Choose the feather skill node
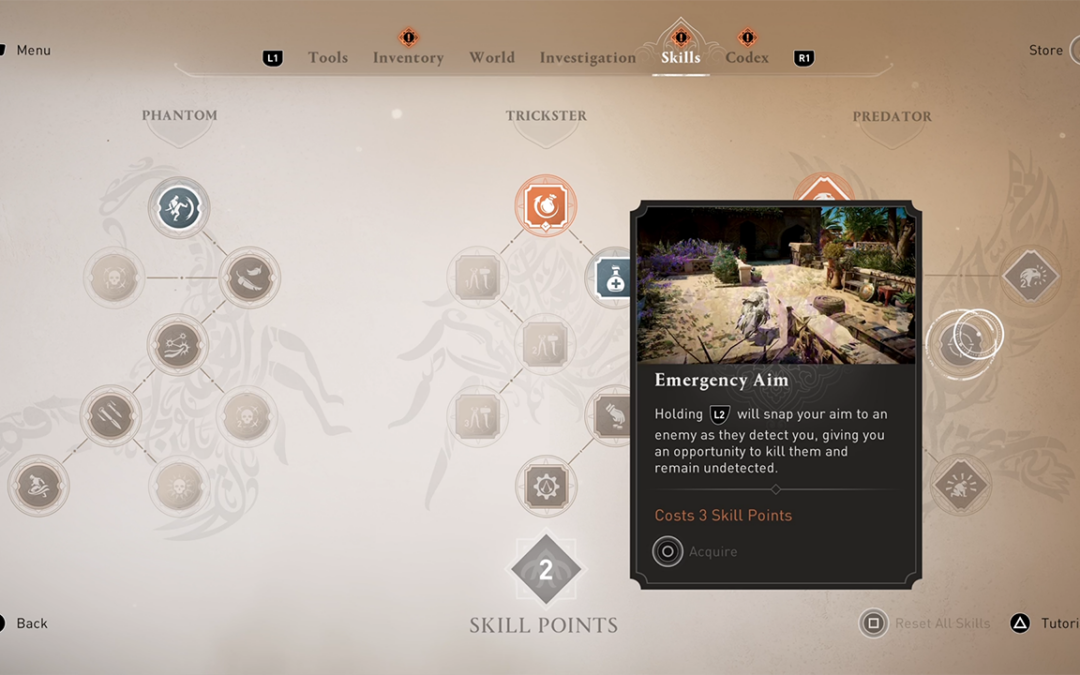1080x675 pixels. 248,277
